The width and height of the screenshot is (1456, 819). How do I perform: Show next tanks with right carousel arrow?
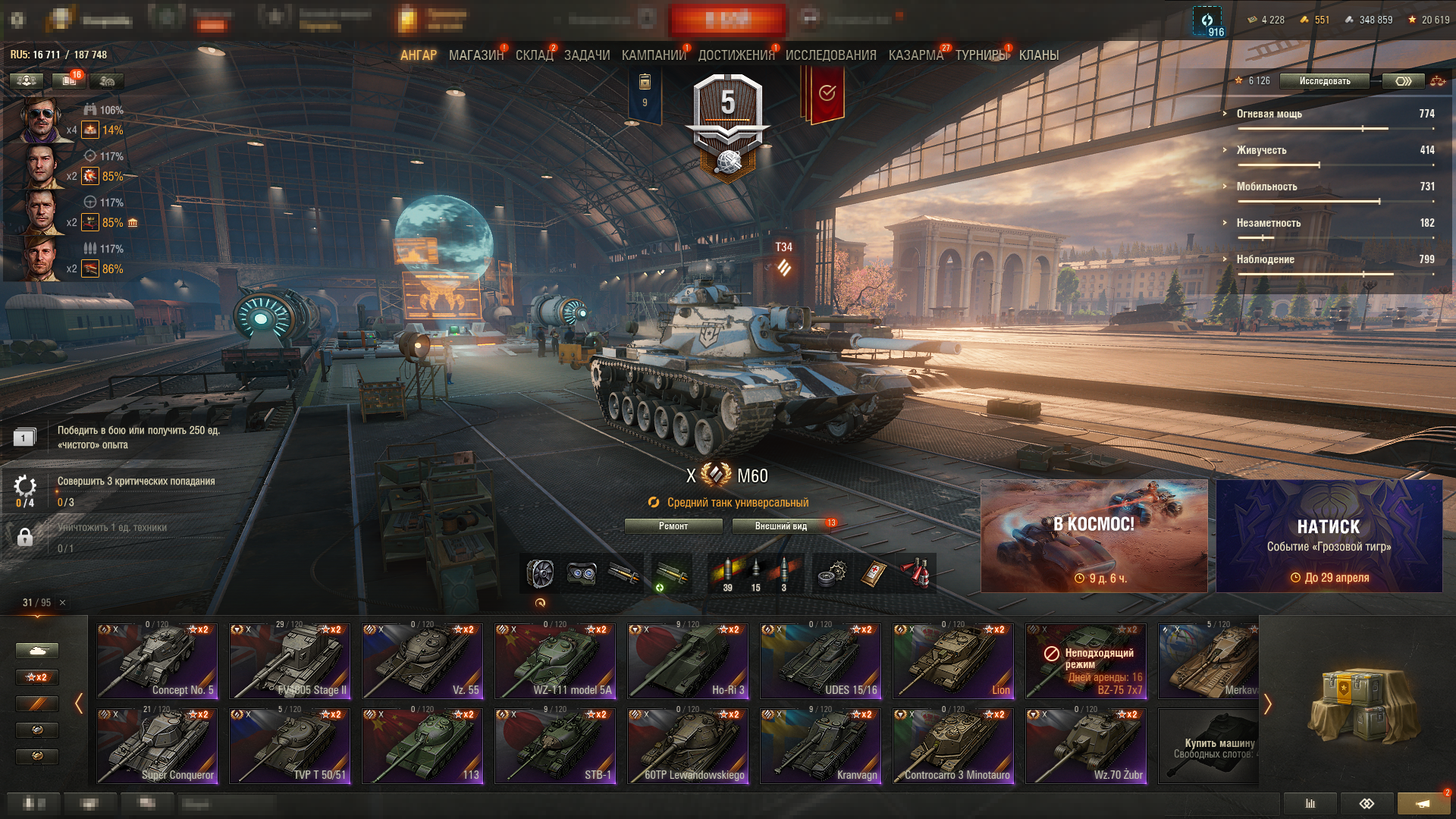click(1267, 704)
